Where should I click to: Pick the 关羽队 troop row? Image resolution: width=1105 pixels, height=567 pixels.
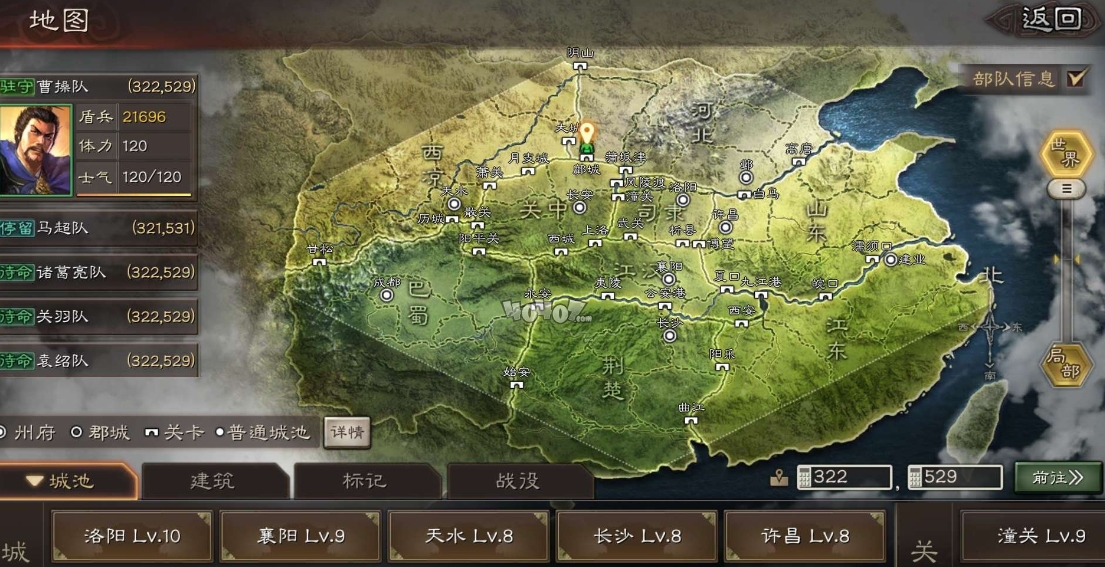click(x=98, y=316)
